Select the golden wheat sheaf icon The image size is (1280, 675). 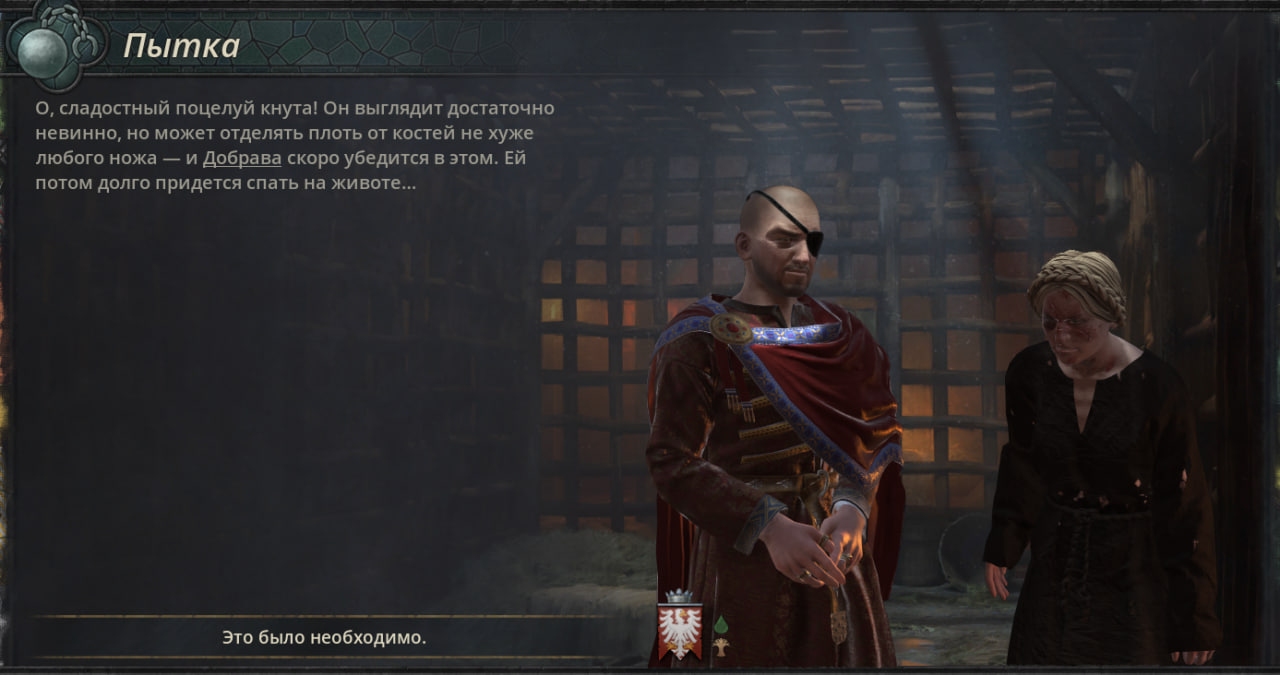pyautogui.click(x=720, y=648)
